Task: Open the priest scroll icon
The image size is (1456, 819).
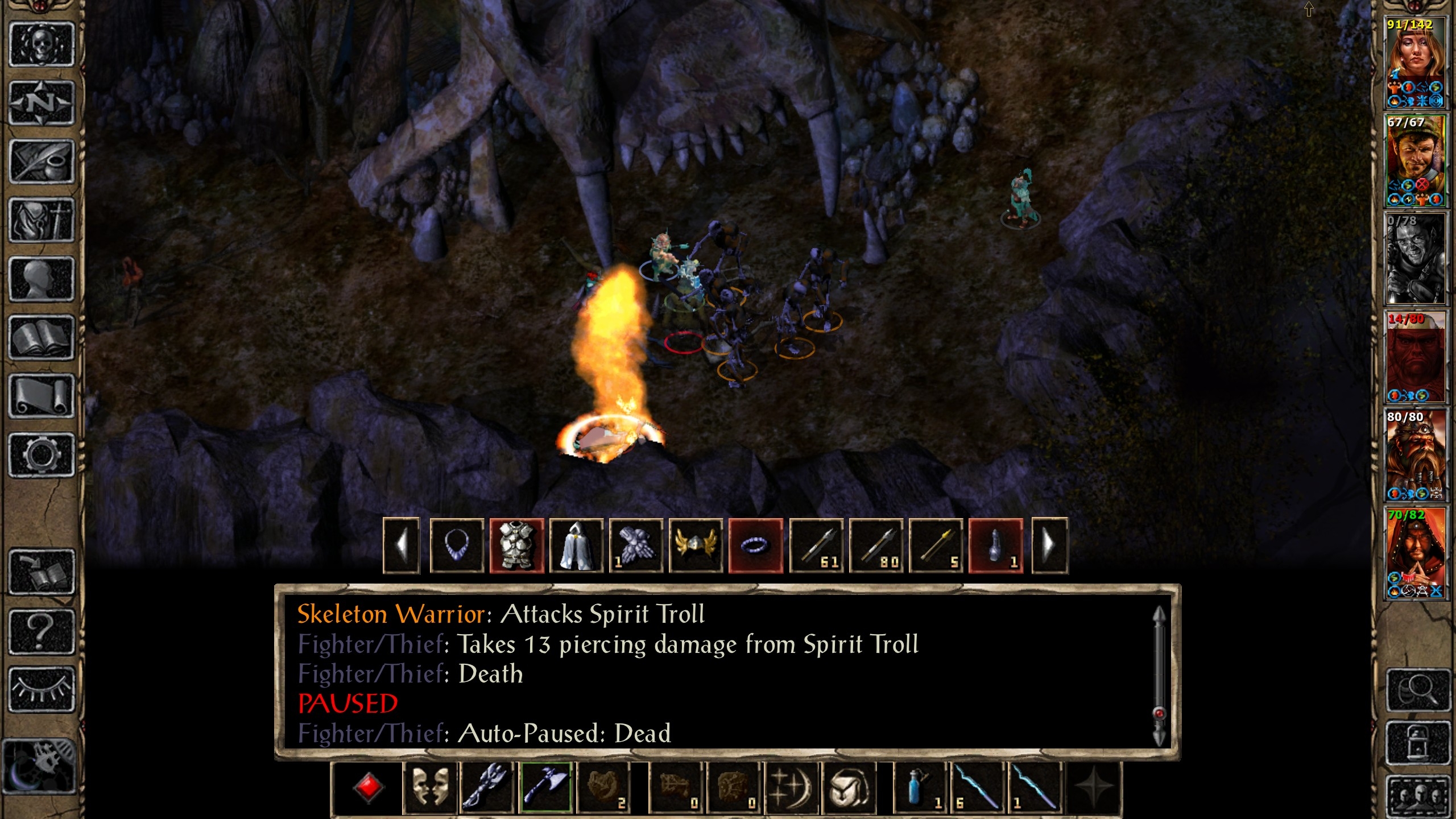Action: (x=42, y=396)
